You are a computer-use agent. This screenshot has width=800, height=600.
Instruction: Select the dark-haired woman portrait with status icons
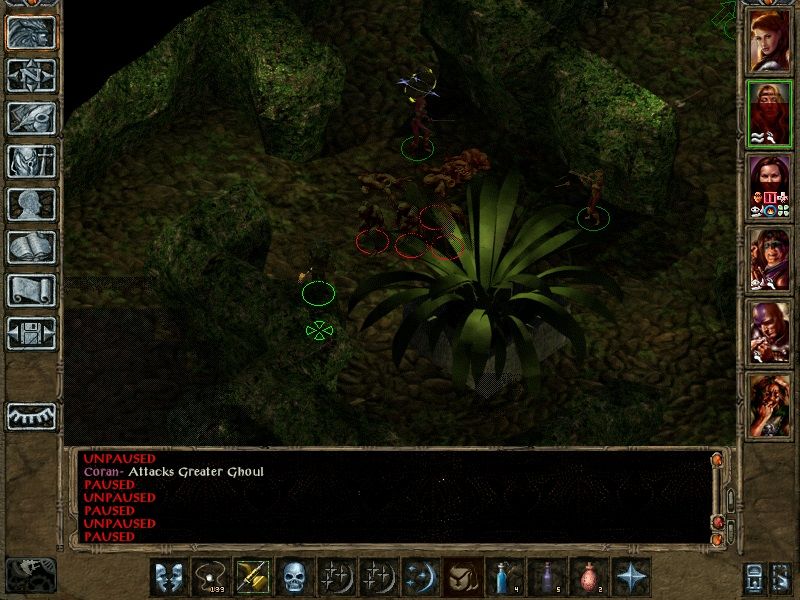[x=769, y=187]
